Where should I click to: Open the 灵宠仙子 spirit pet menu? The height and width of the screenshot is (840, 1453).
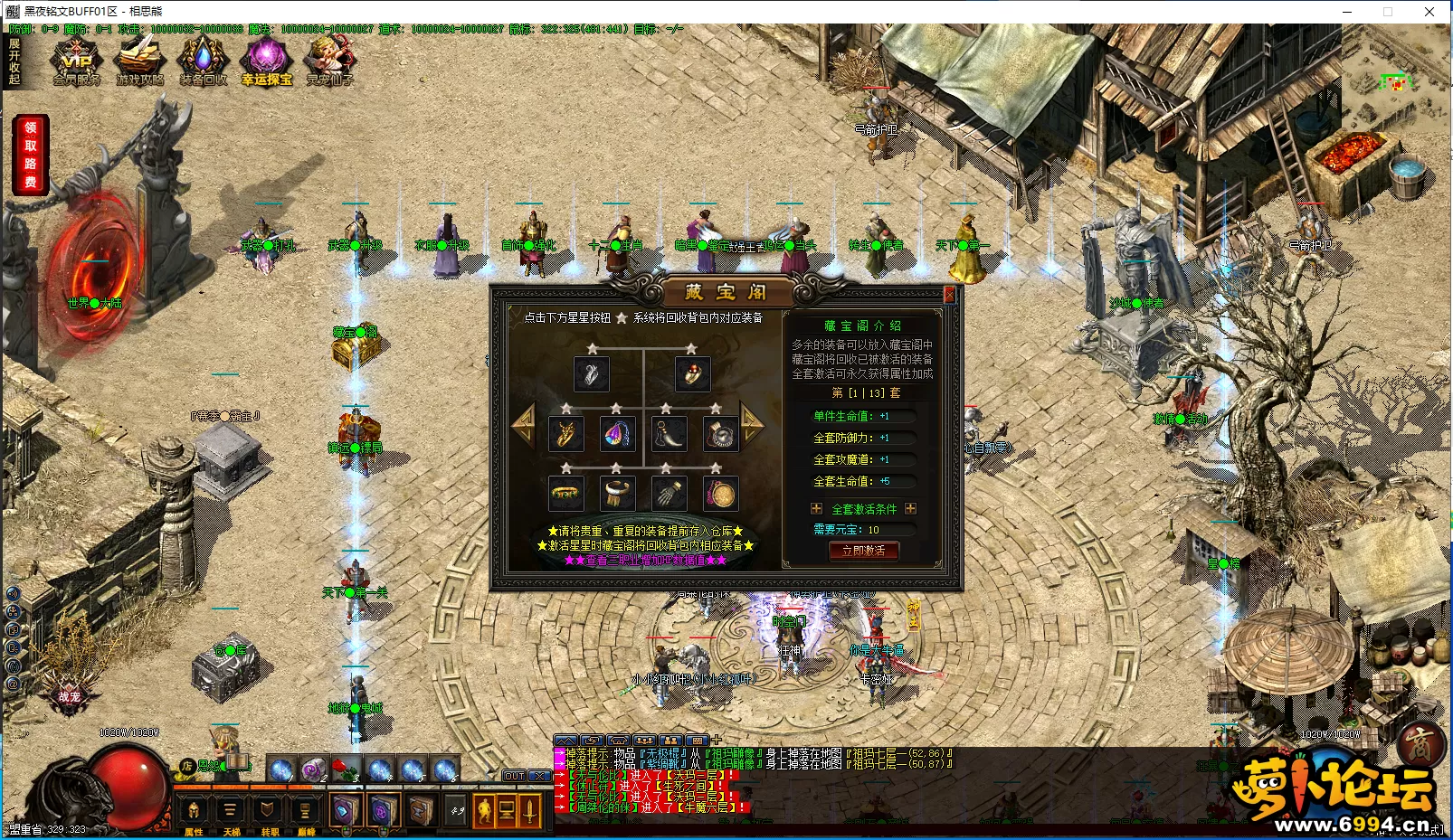(x=330, y=61)
